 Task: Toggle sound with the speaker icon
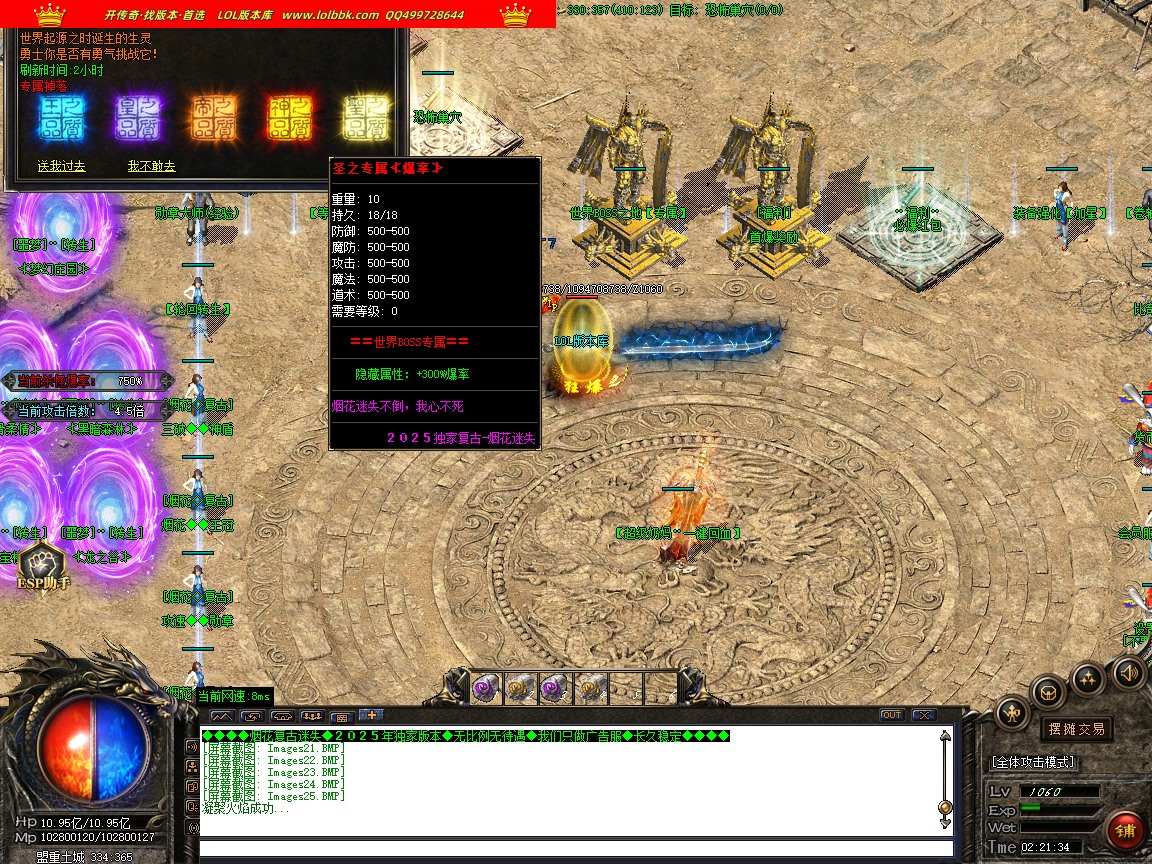pyautogui.click(x=1129, y=672)
